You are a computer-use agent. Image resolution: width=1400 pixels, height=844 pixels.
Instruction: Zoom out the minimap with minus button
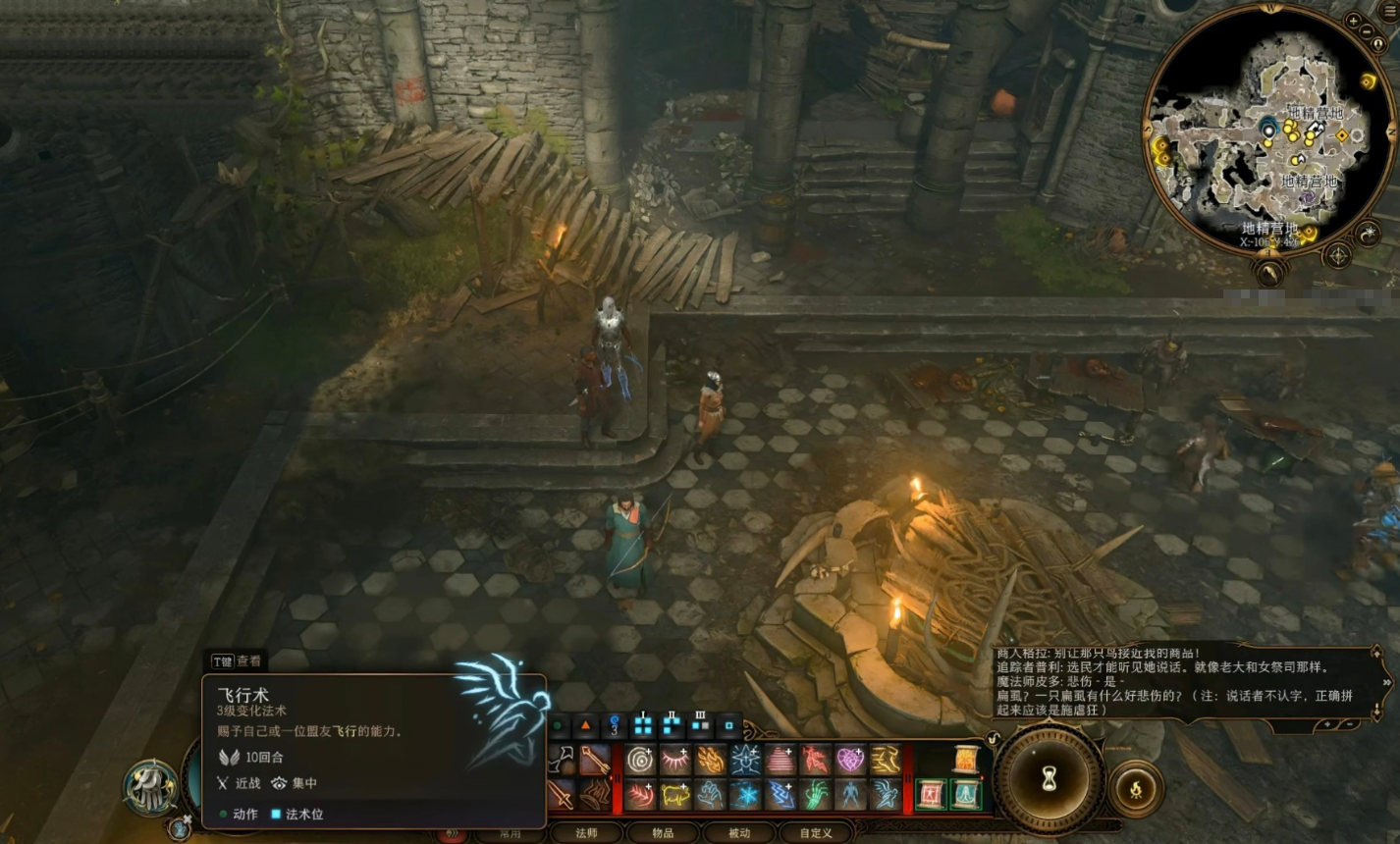[1367, 32]
